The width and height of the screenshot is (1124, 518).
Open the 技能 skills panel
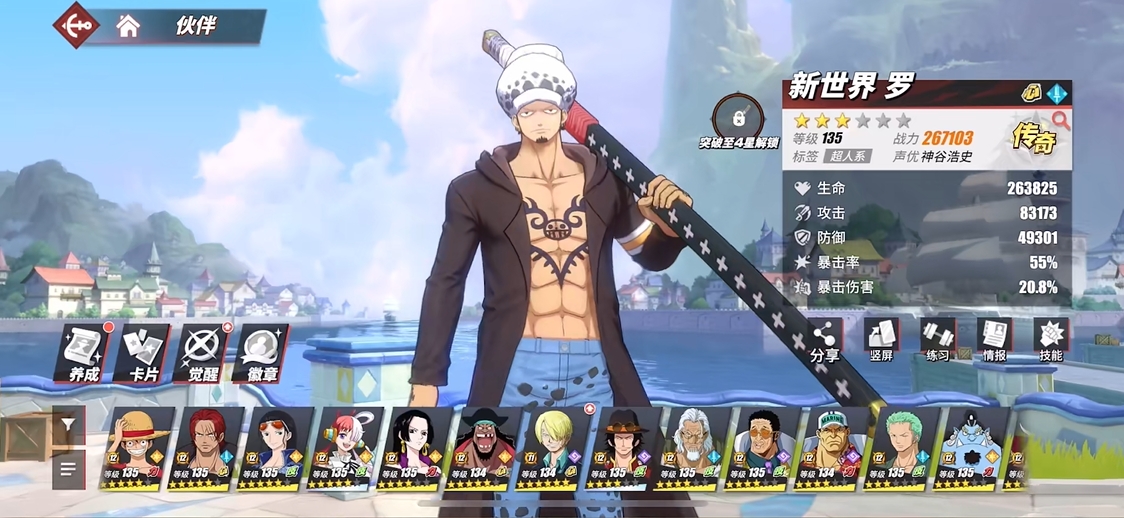tap(1051, 340)
